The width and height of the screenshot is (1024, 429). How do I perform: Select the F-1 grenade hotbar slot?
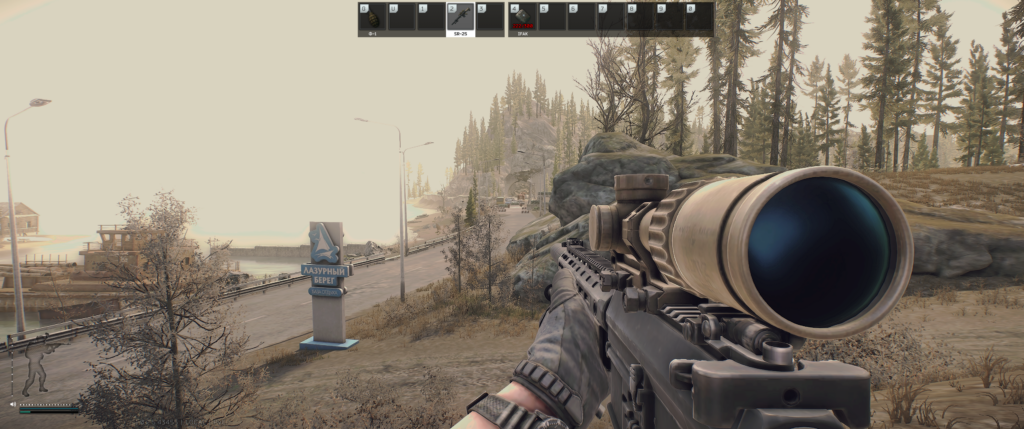373,18
